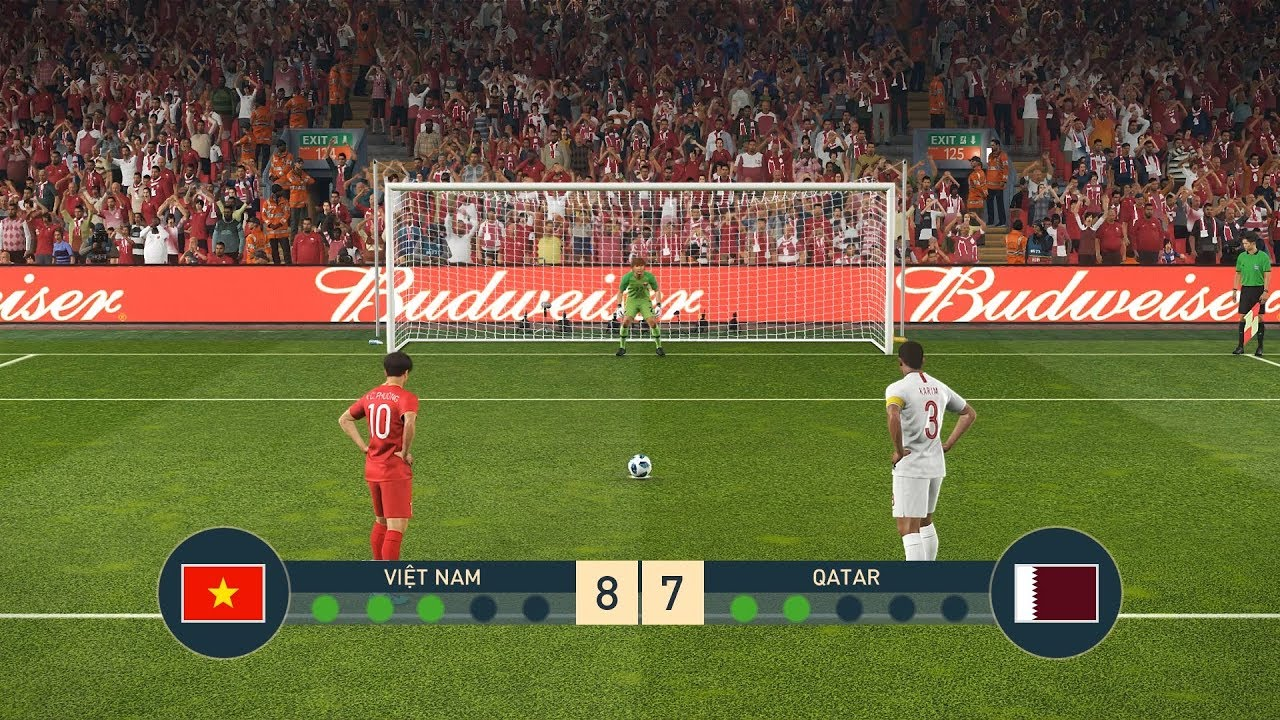Click the crossbar of the goal frame
Screen dimensions: 1280x720
(x=640, y=185)
